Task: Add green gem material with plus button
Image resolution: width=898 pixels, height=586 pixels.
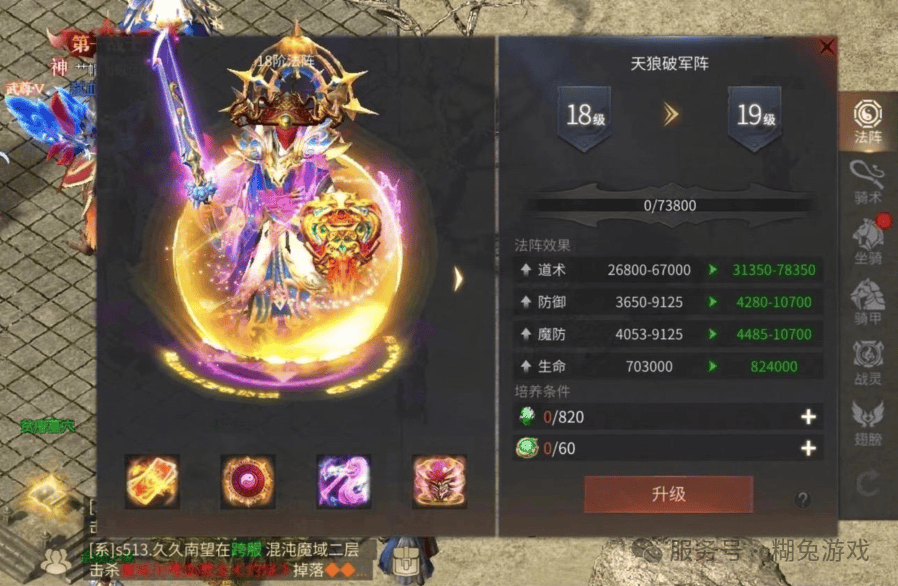Action: (809, 418)
